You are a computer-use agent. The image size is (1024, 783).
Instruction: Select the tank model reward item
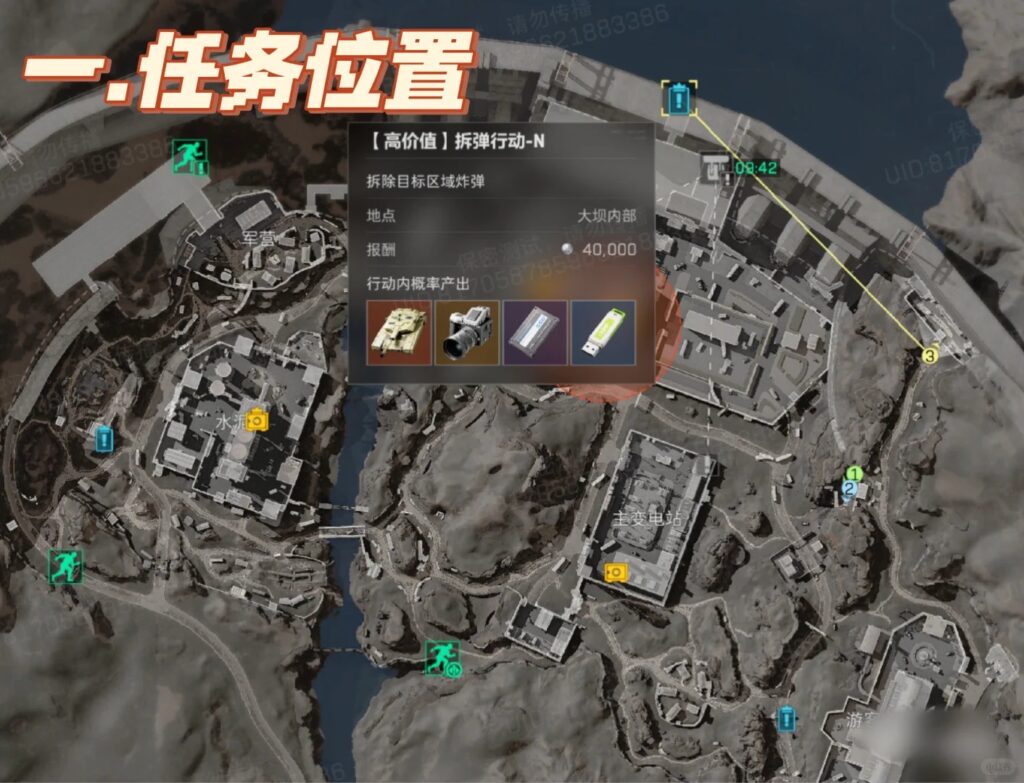coord(399,333)
